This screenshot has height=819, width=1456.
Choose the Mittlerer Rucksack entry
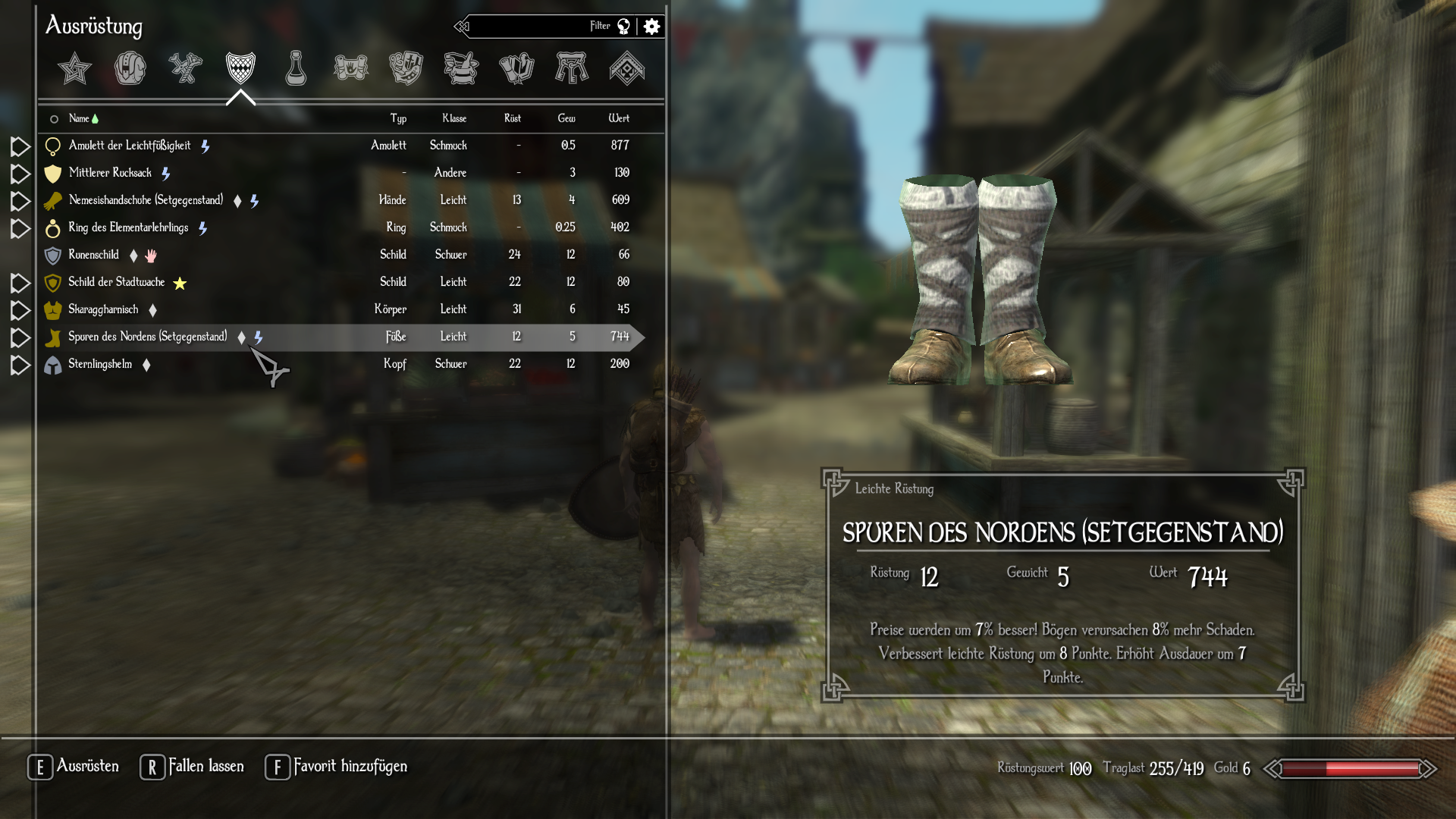pyautogui.click(x=110, y=173)
